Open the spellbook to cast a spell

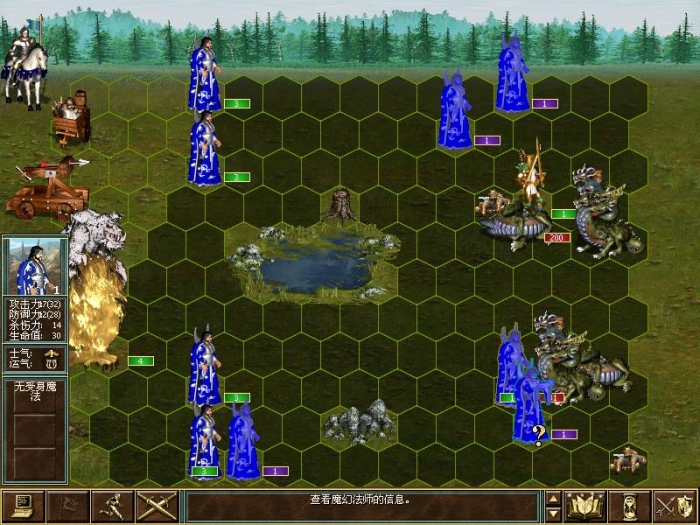[x=585, y=506]
